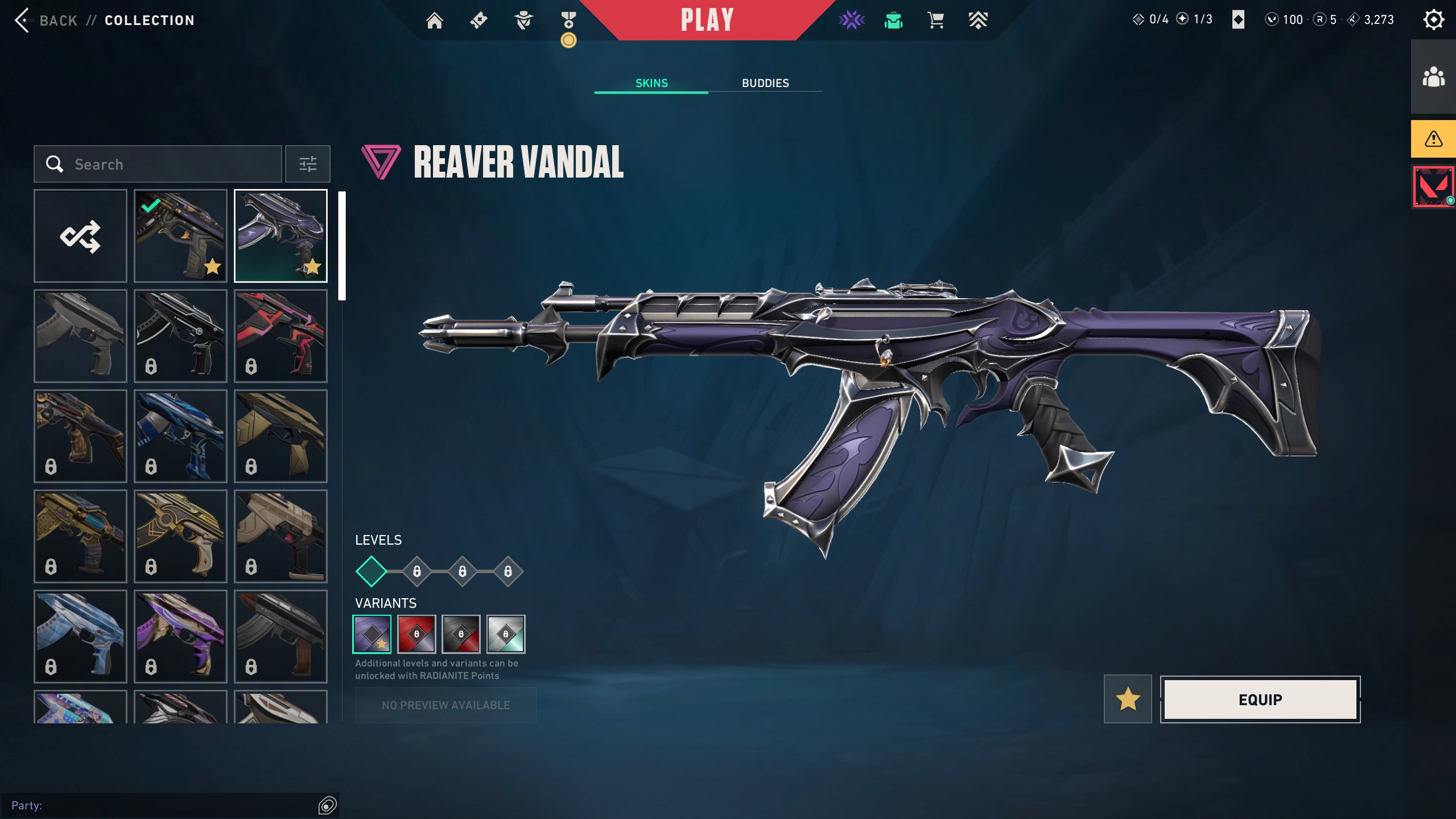Select the equipped Vandal skin with checkmark
The height and width of the screenshot is (819, 1456).
pyautogui.click(x=180, y=236)
